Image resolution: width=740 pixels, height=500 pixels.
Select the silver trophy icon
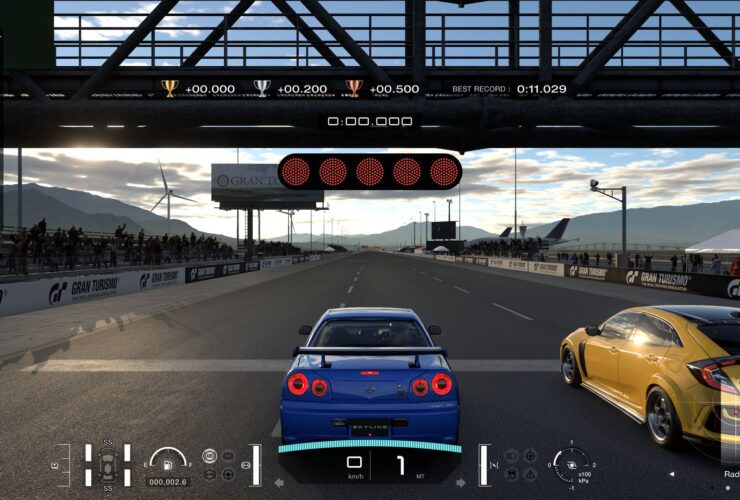point(262,88)
